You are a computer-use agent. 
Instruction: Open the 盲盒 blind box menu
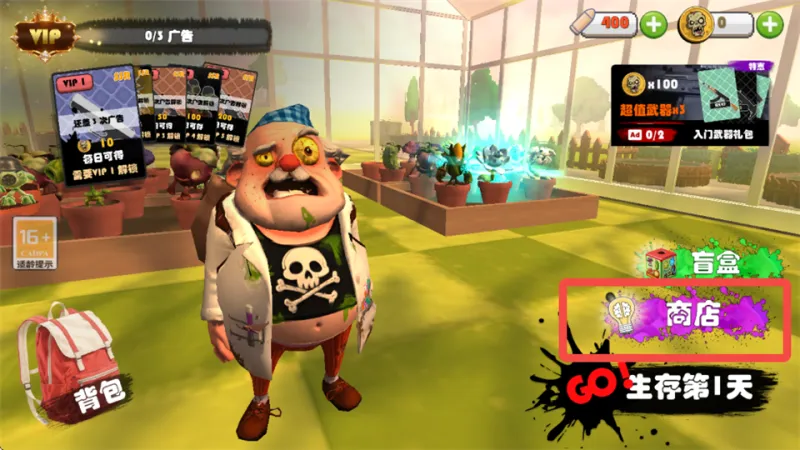tap(701, 264)
